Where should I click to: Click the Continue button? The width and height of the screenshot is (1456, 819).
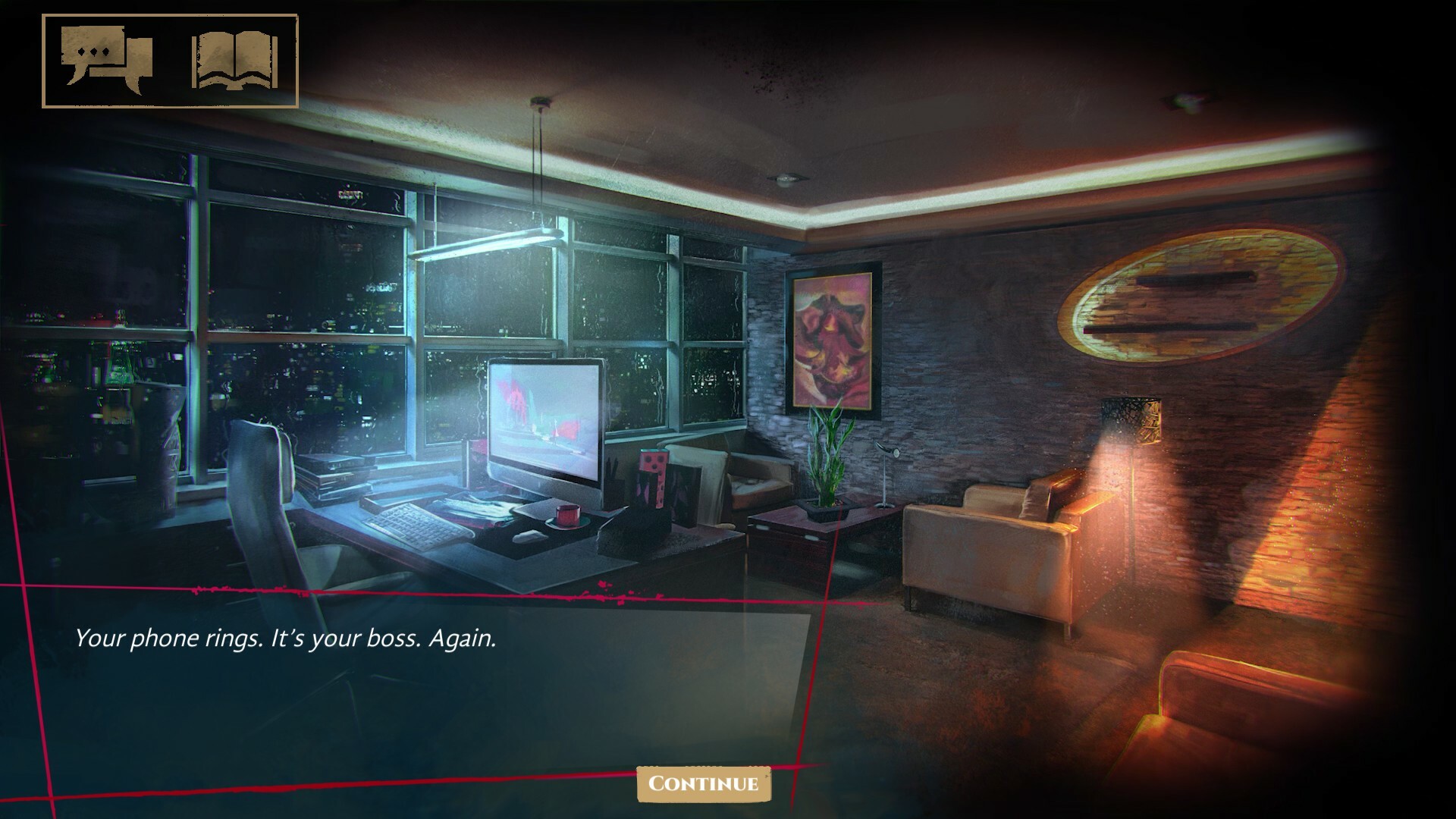[704, 783]
